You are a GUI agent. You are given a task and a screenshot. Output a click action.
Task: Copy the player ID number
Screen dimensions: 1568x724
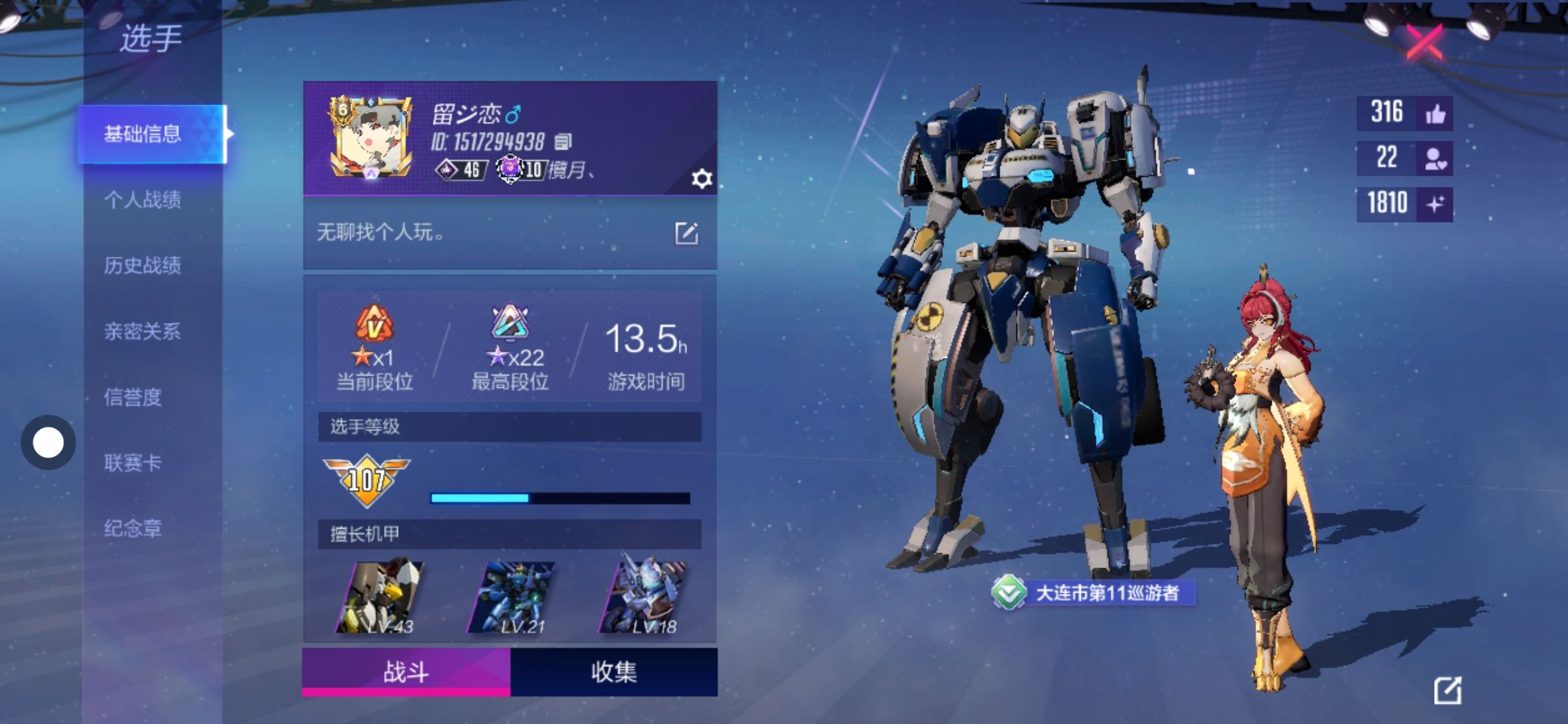(564, 141)
